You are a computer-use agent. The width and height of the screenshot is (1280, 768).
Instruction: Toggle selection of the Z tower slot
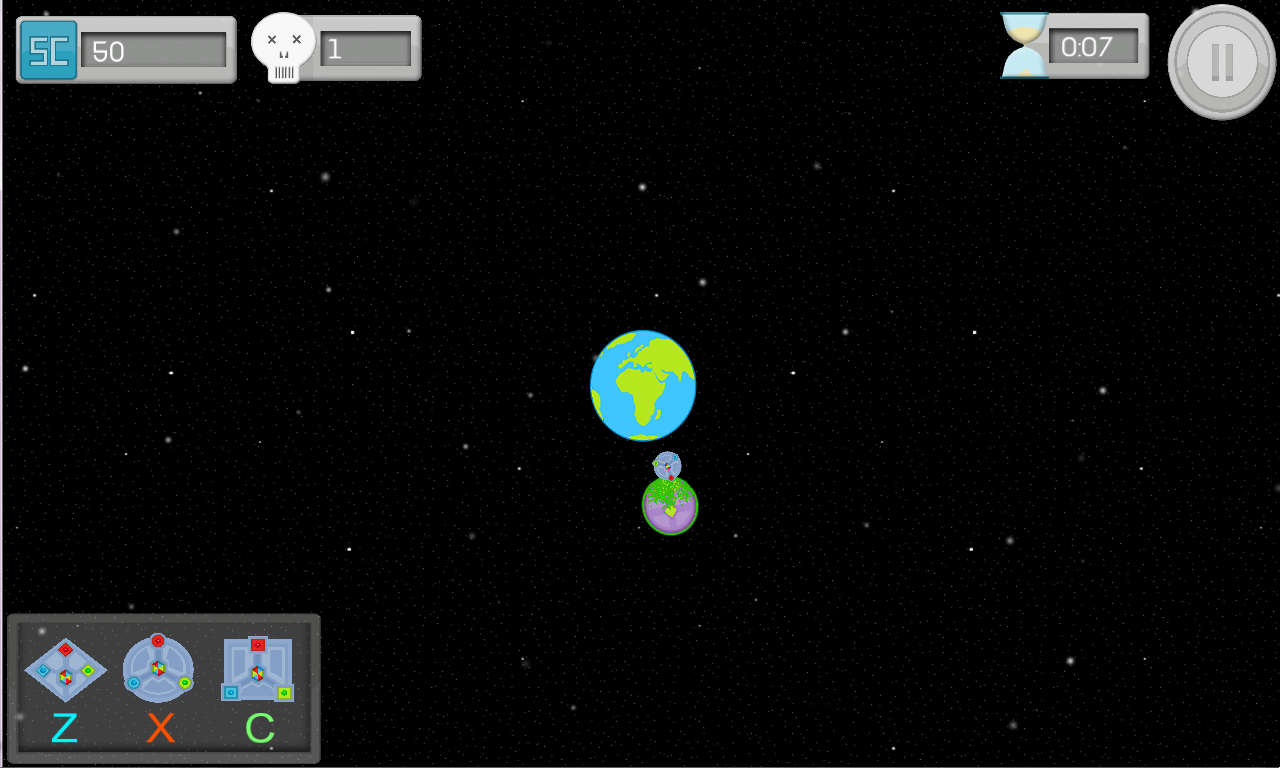coord(66,670)
